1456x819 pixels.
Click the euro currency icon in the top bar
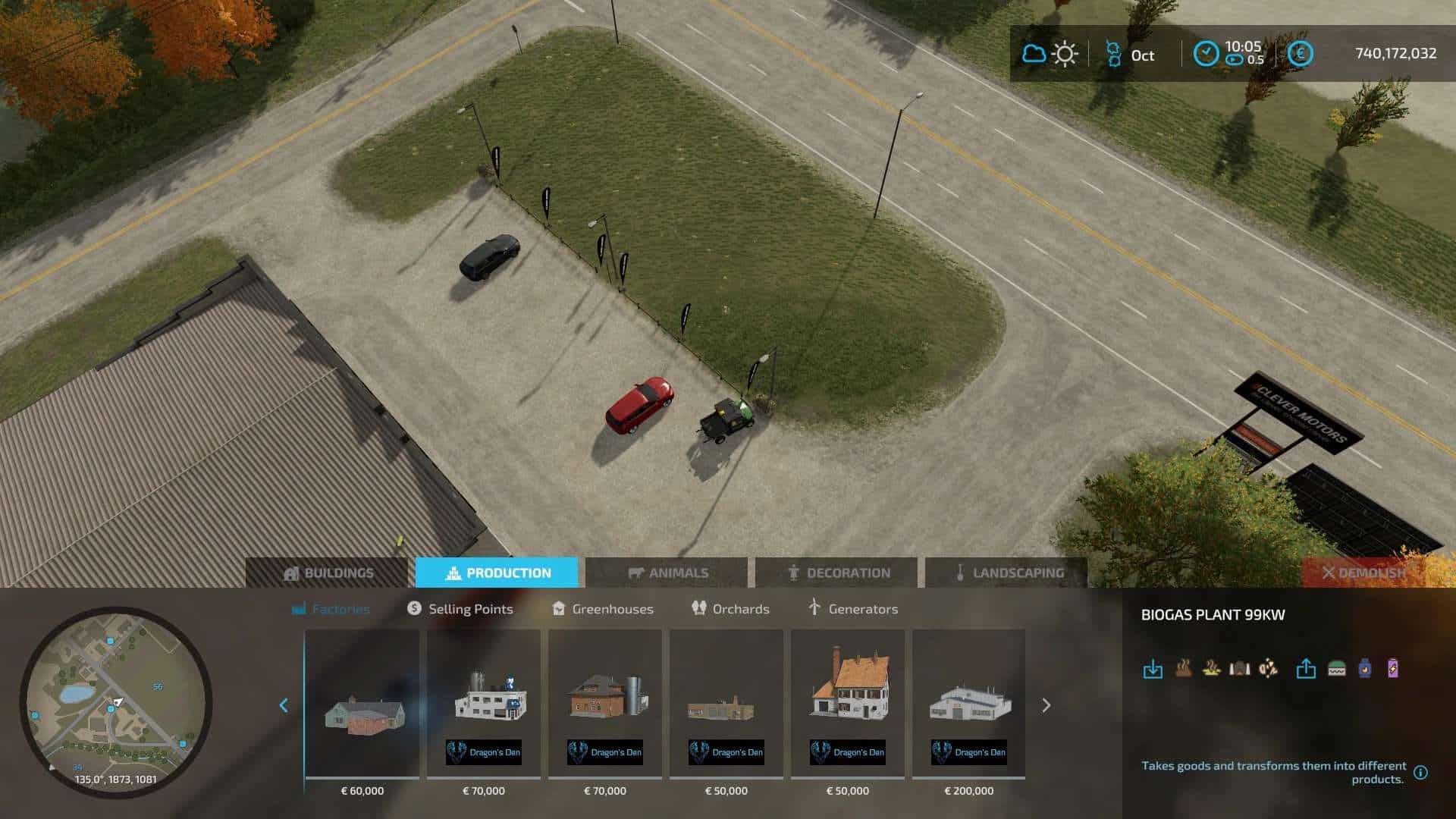1300,55
